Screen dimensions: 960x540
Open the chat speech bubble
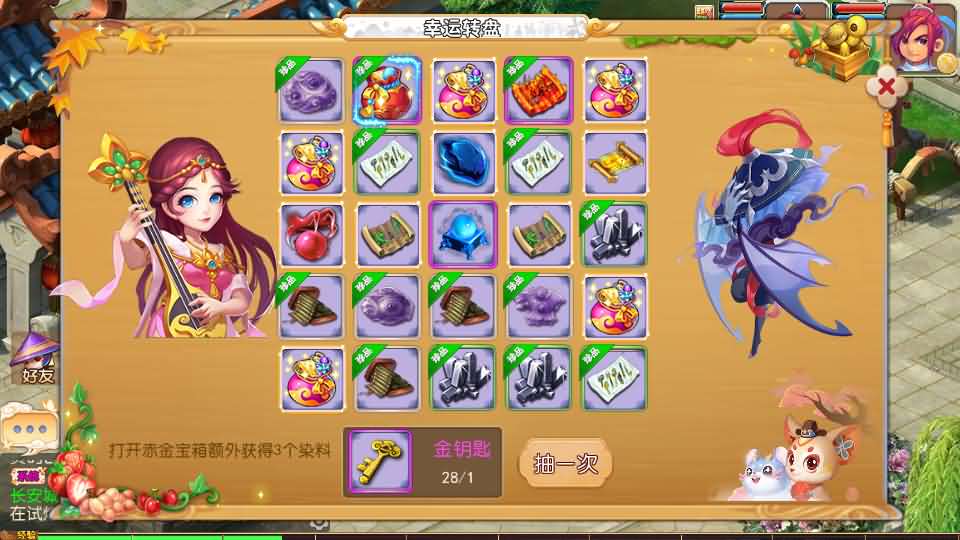click(x=28, y=427)
